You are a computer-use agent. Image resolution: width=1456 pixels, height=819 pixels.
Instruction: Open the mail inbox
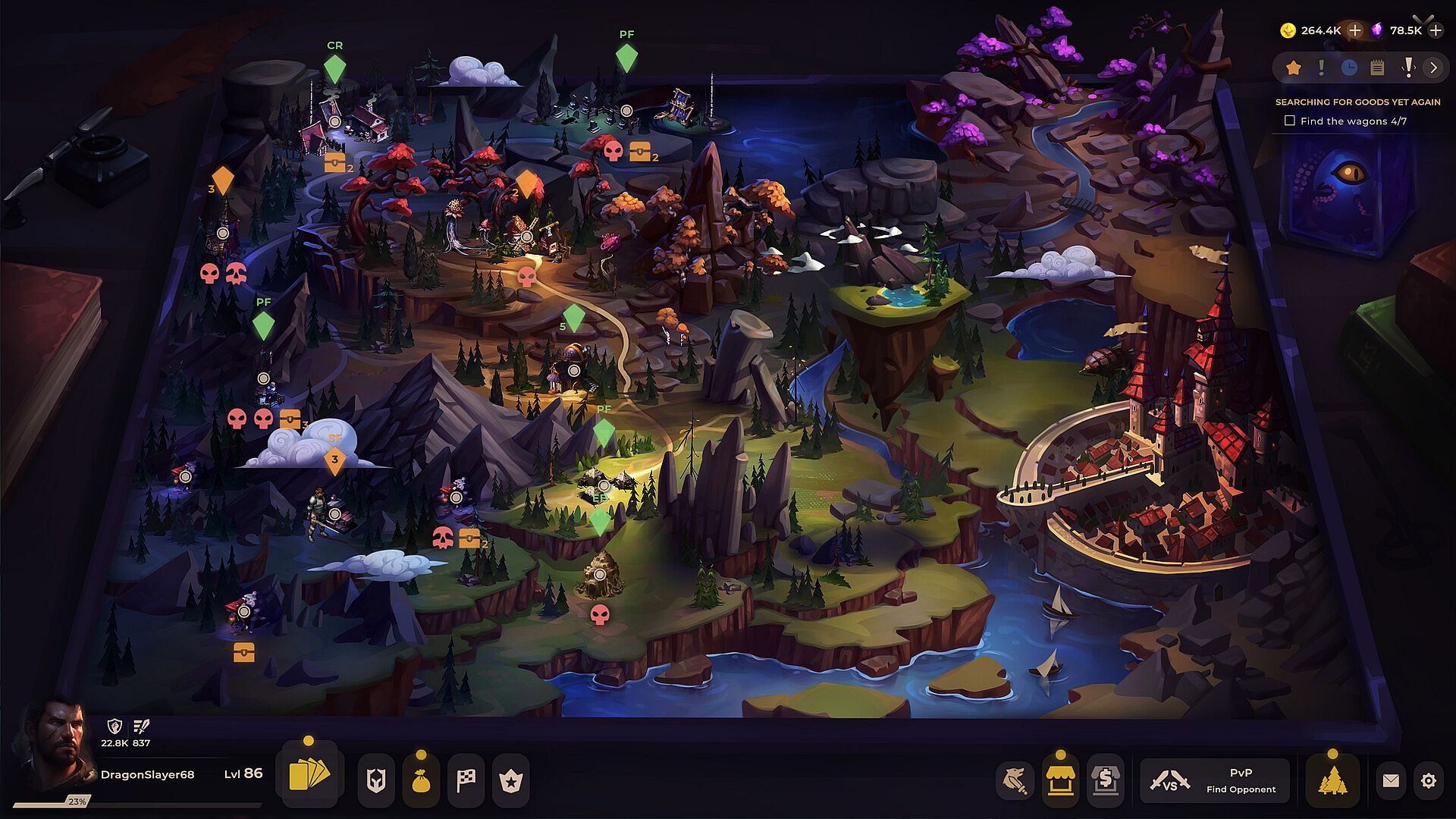[x=1391, y=780]
